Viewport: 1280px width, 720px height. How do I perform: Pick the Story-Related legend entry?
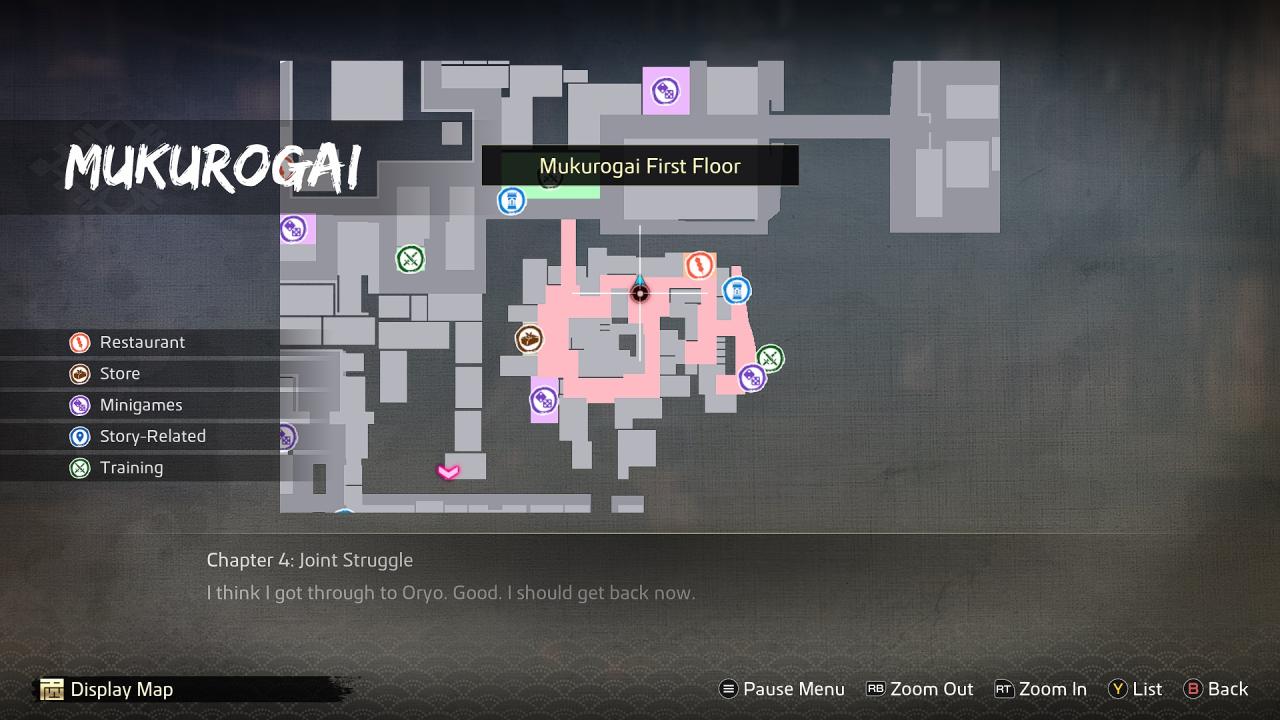click(152, 436)
